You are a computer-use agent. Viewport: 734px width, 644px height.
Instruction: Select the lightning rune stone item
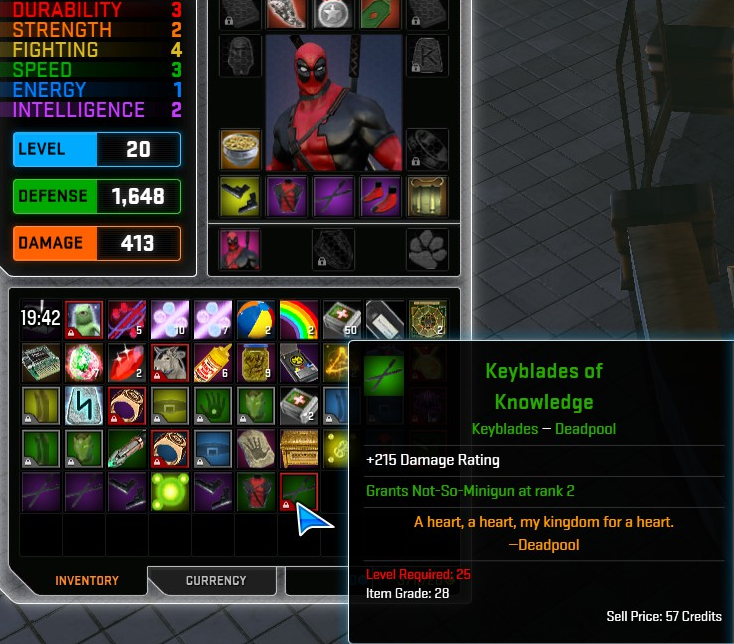83,406
